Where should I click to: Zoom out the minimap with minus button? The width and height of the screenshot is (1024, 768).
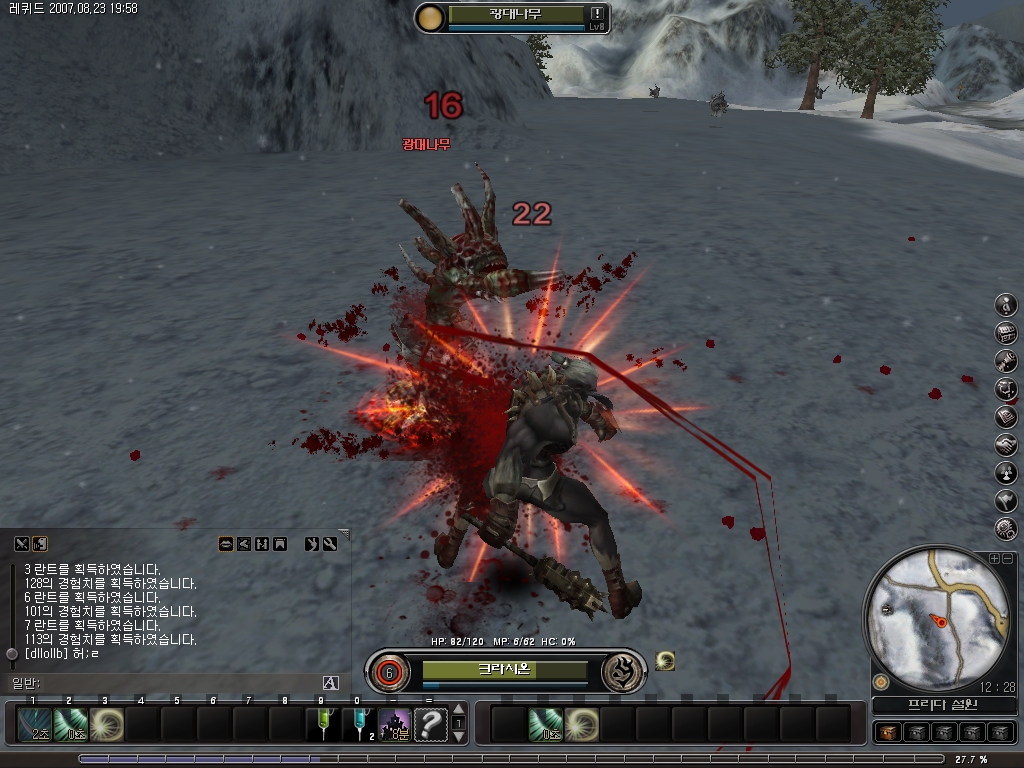(x=1007, y=558)
